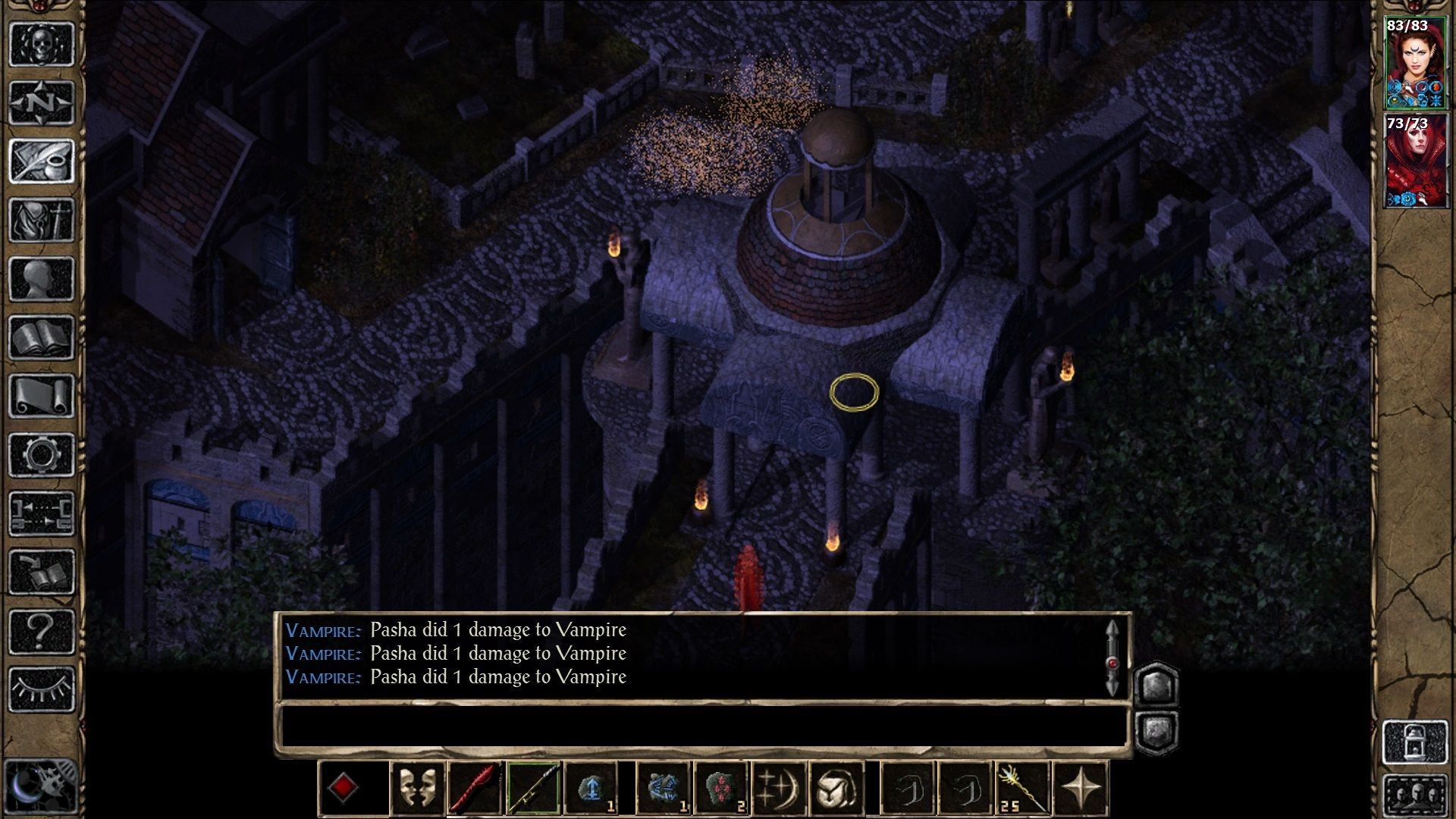The width and height of the screenshot is (1456, 819).
Task: Open the mage spellbook icon
Action: (x=42, y=336)
